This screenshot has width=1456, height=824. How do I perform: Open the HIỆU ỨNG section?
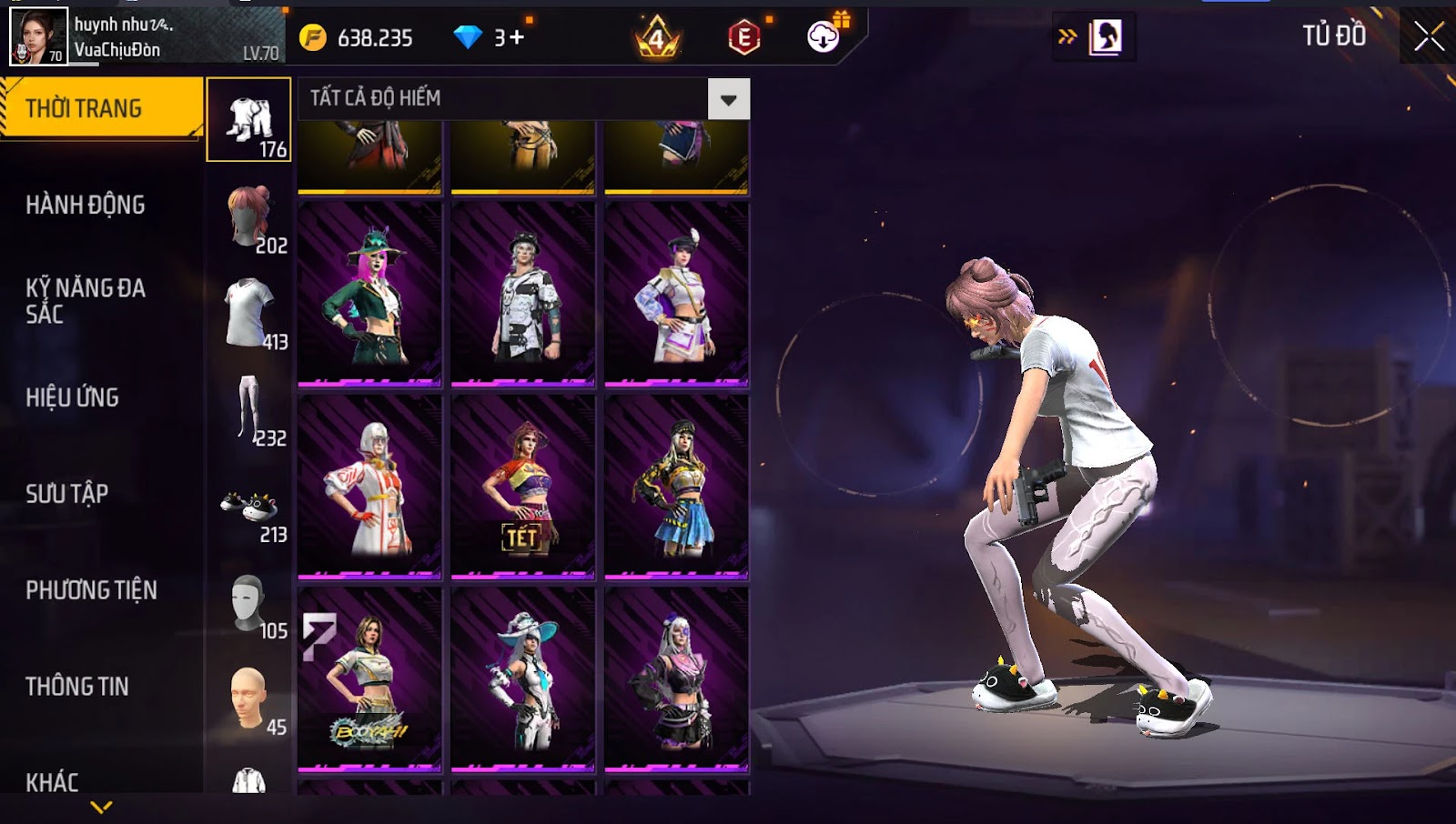point(73,397)
